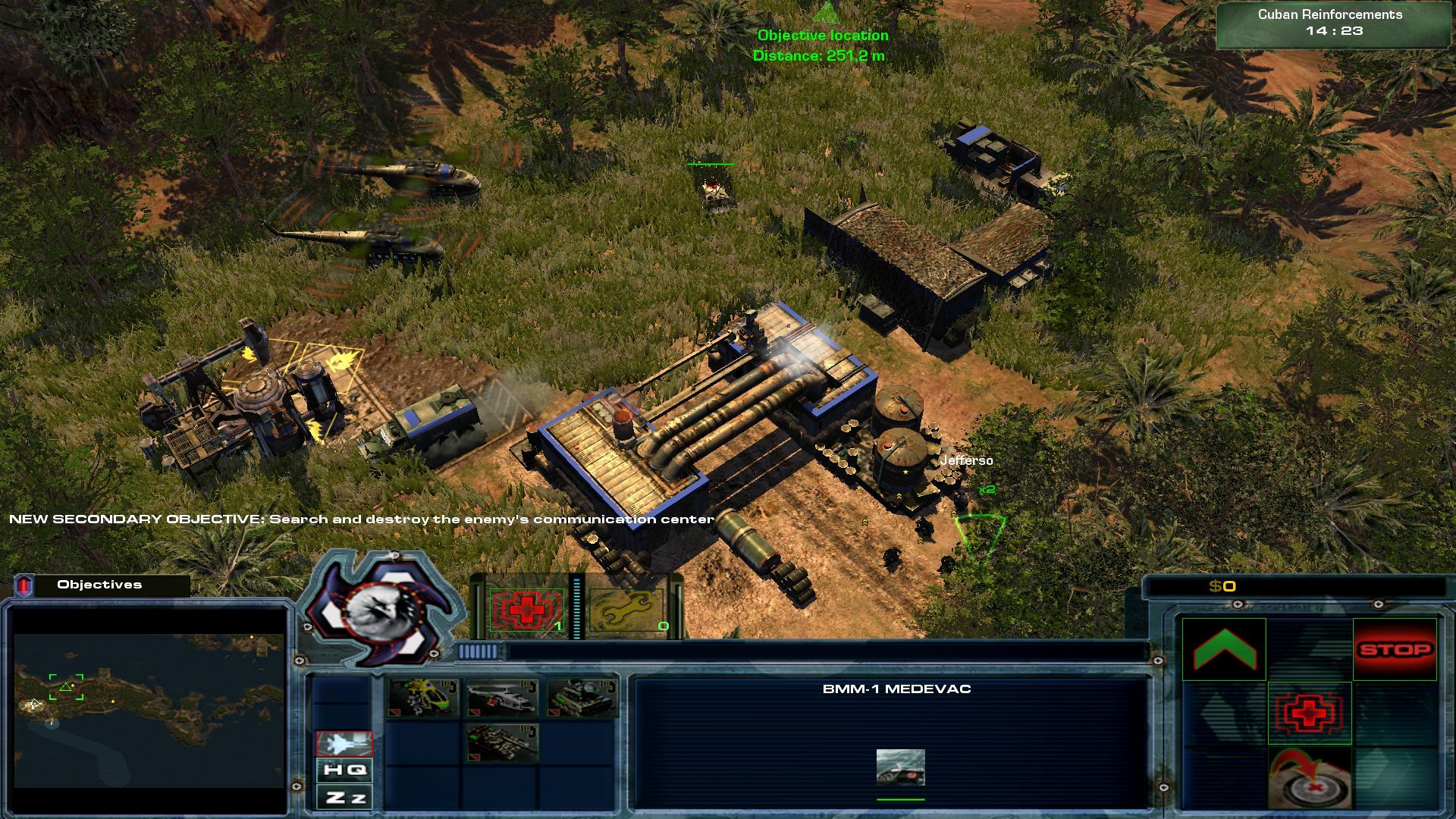Activate the red cross heal command
This screenshot has height=819, width=1456.
1310,713
